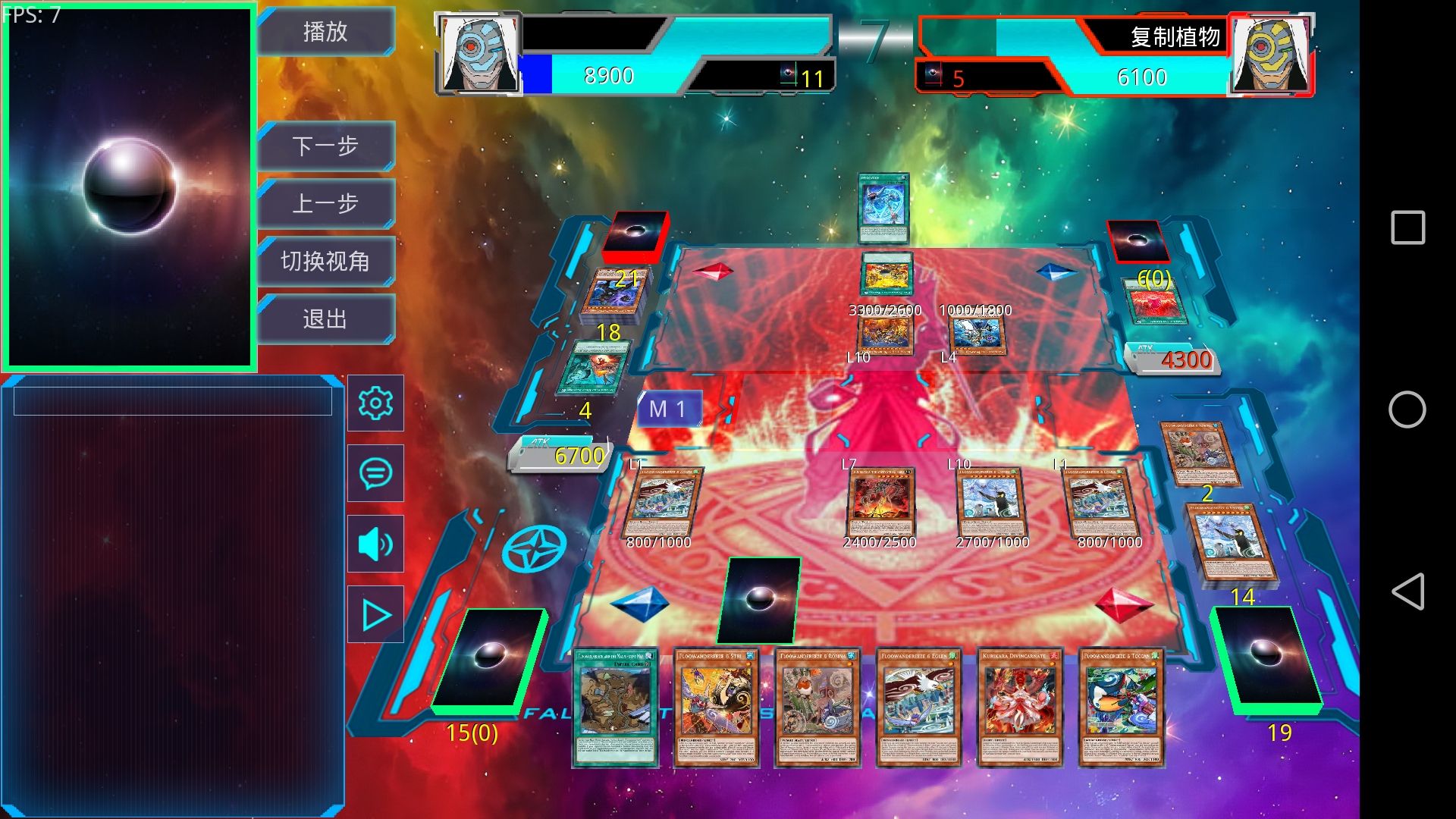Screen dimensions: 1456x819
Task: Select your 2700/1000 level 10 monster
Action: click(990, 502)
